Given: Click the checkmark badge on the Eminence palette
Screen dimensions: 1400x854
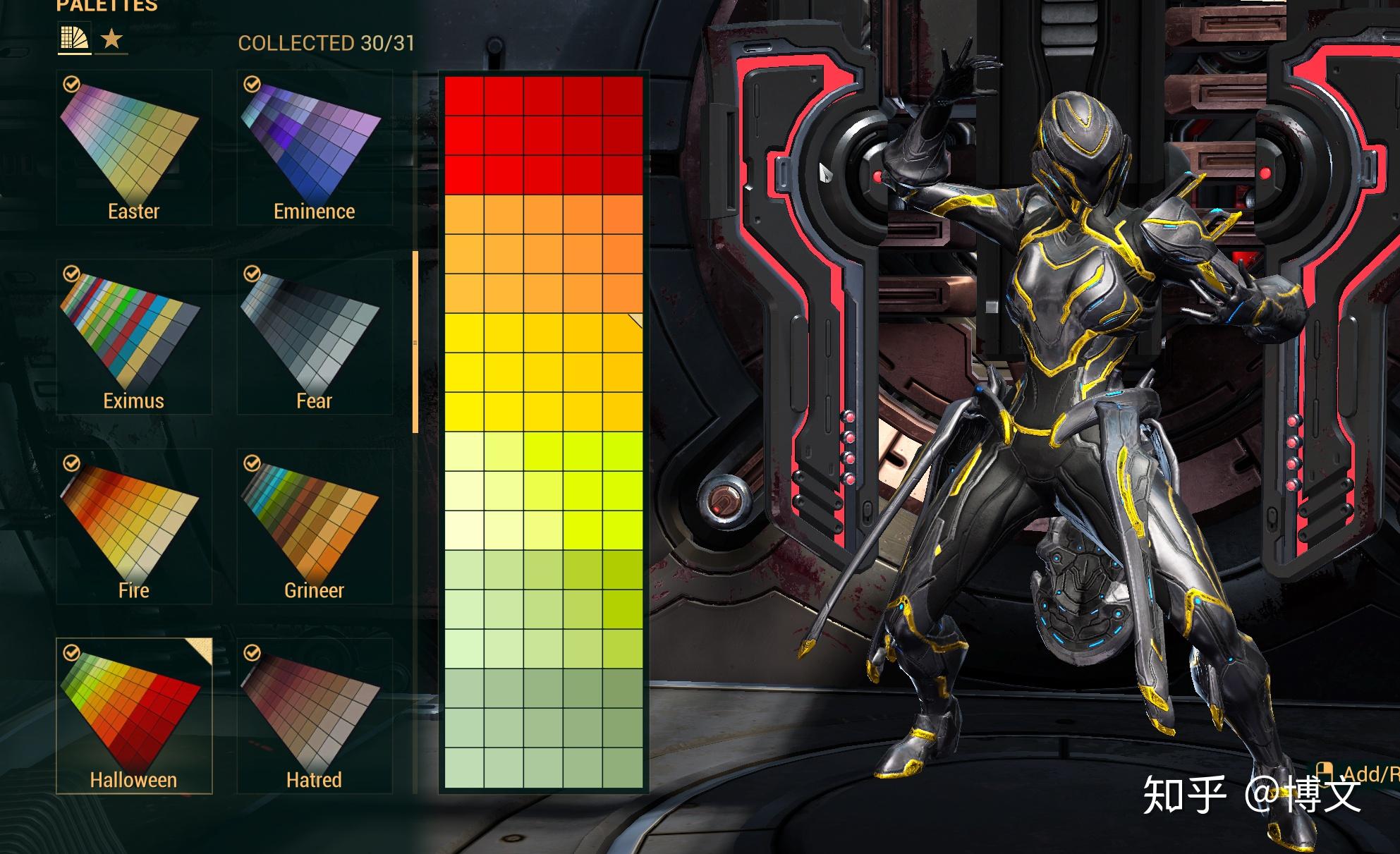Looking at the screenshot, I should tap(252, 85).
